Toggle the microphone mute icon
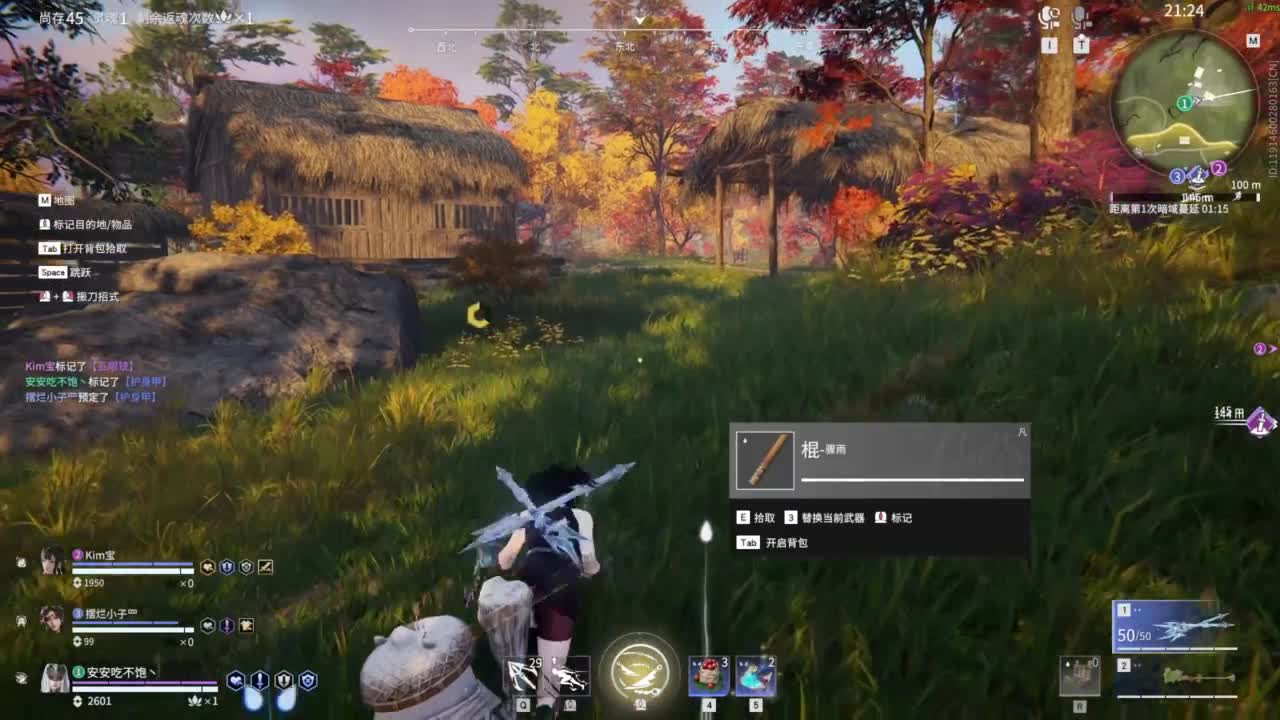 click(x=1079, y=18)
